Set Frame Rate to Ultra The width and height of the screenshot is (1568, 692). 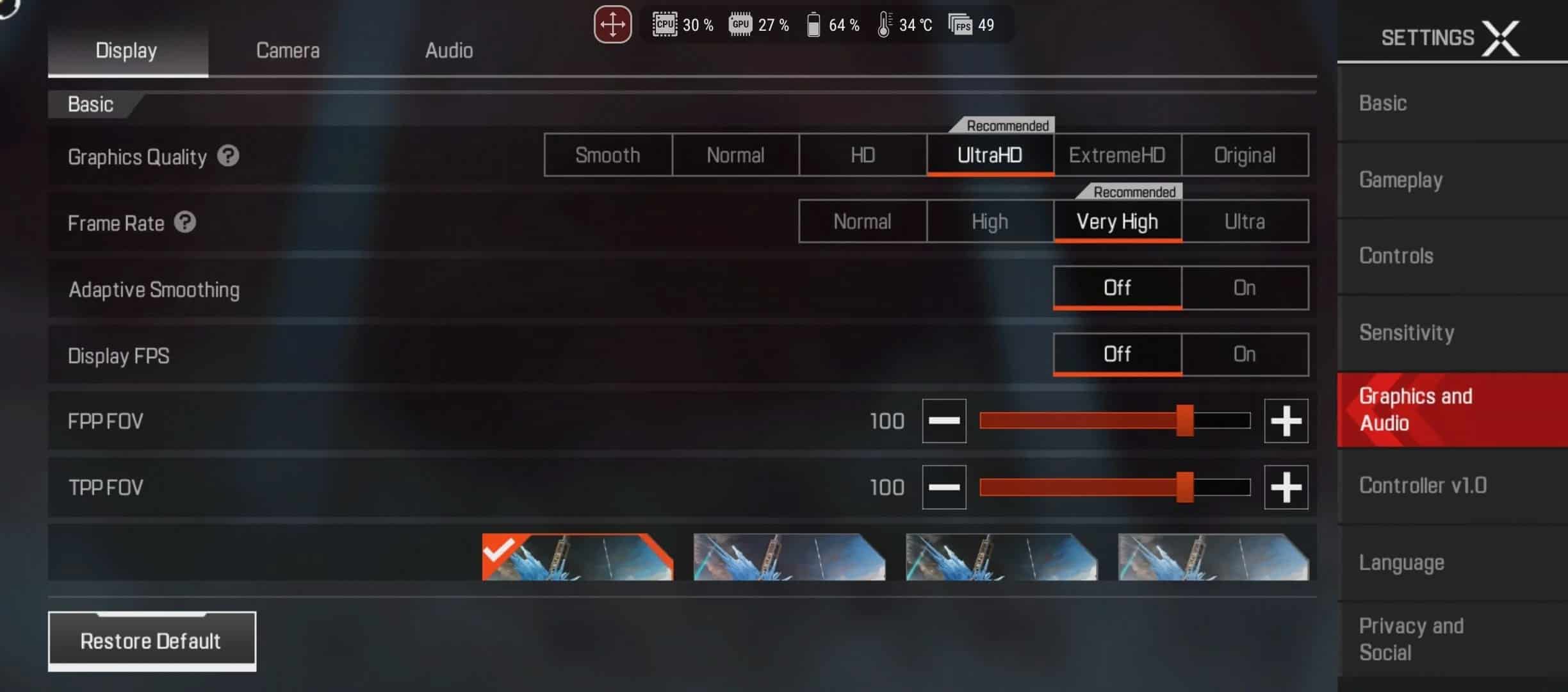coord(1245,222)
